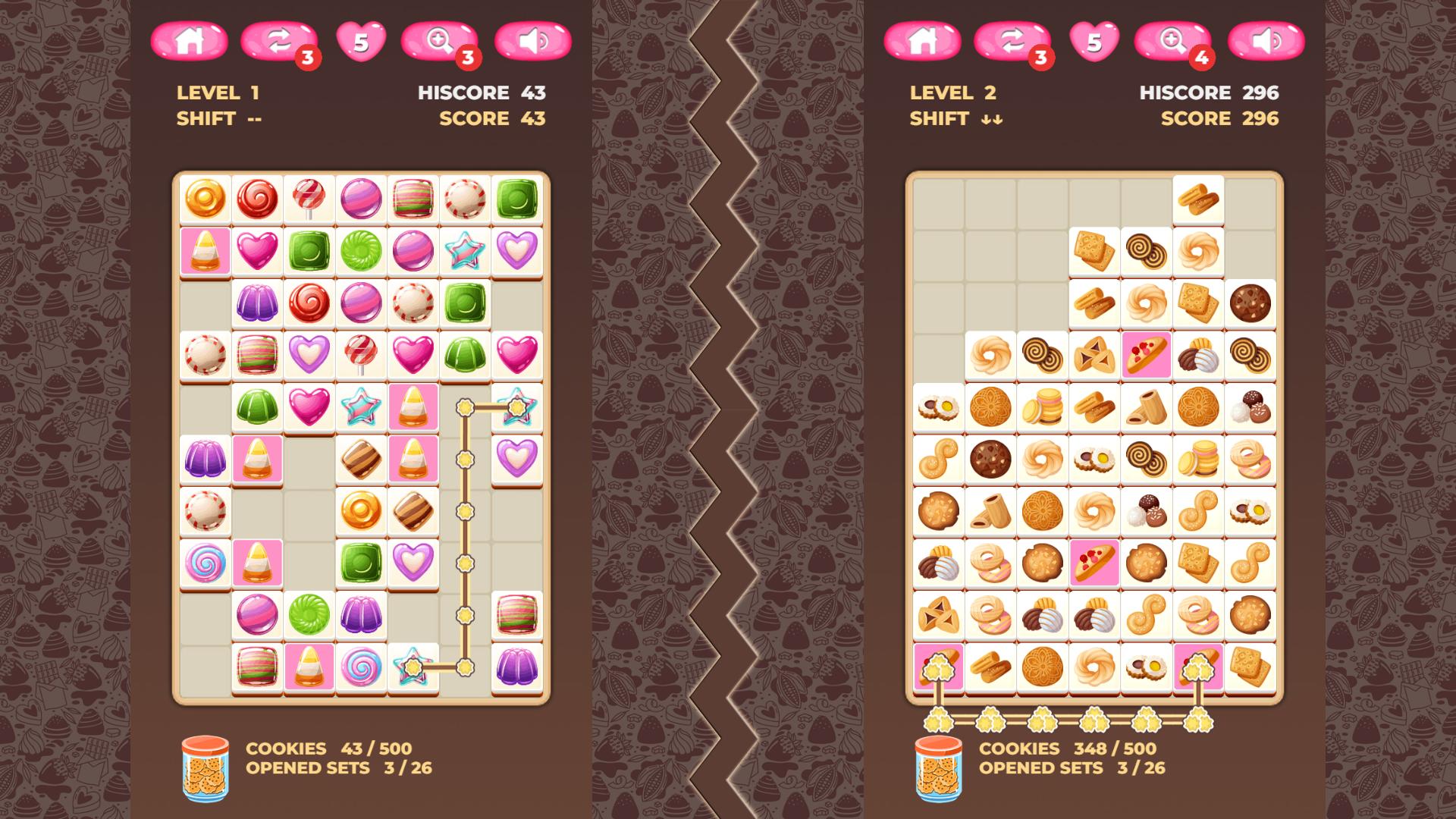Click the heart showing 5 lives on Level 1
Screen dimensions: 1456x819
click(362, 42)
